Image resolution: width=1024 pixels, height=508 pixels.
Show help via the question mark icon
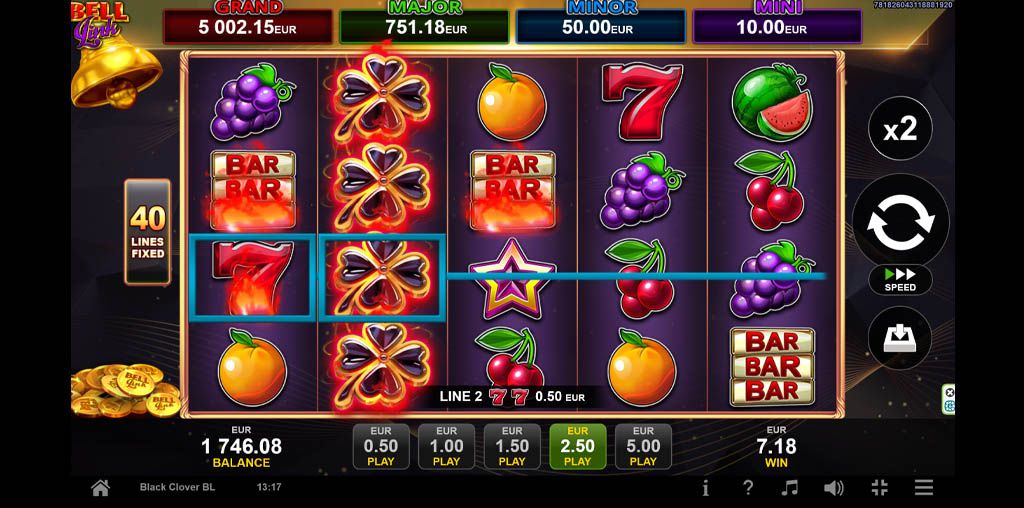(748, 488)
